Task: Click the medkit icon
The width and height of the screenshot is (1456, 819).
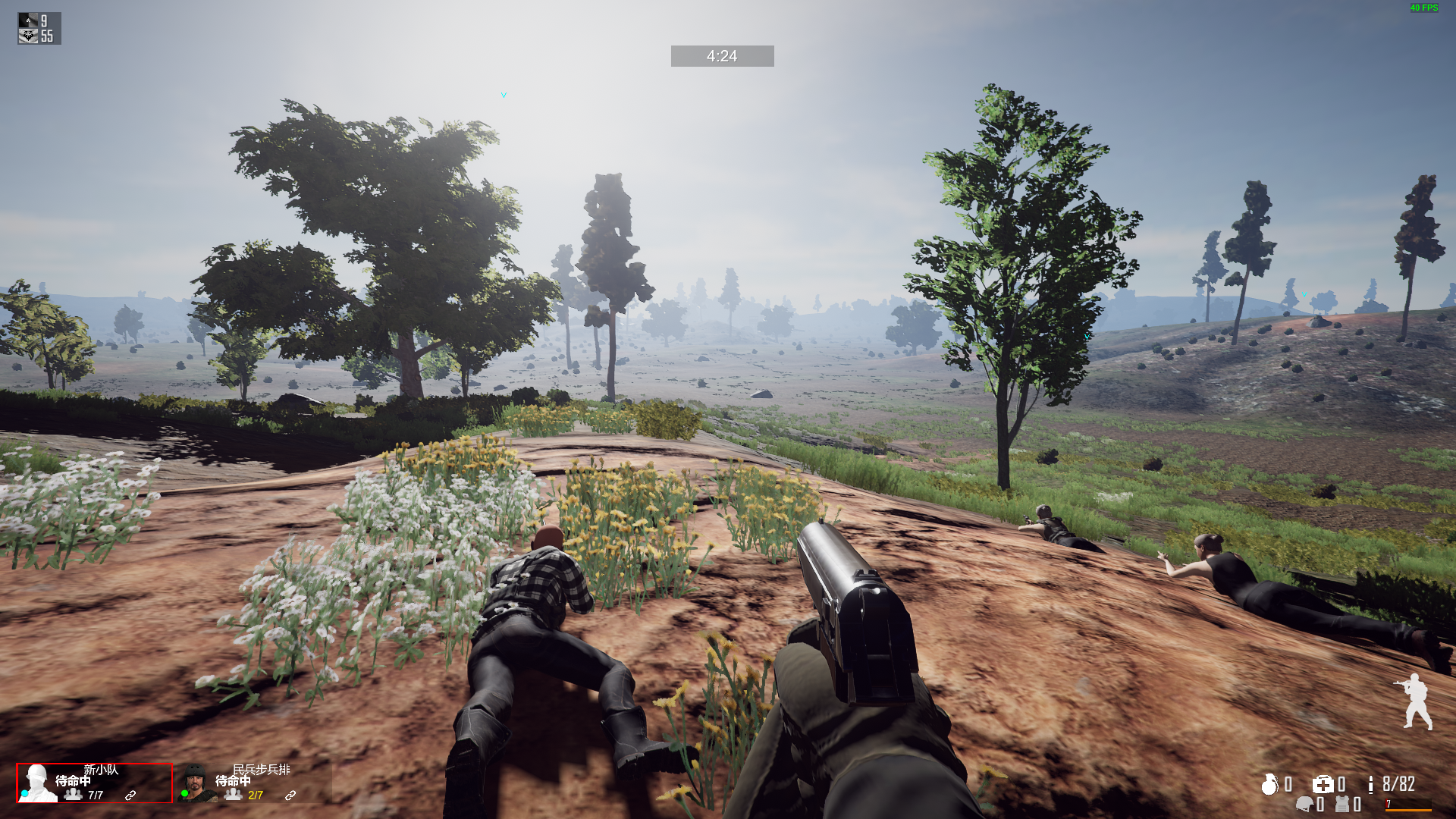Action: pyautogui.click(x=1323, y=785)
